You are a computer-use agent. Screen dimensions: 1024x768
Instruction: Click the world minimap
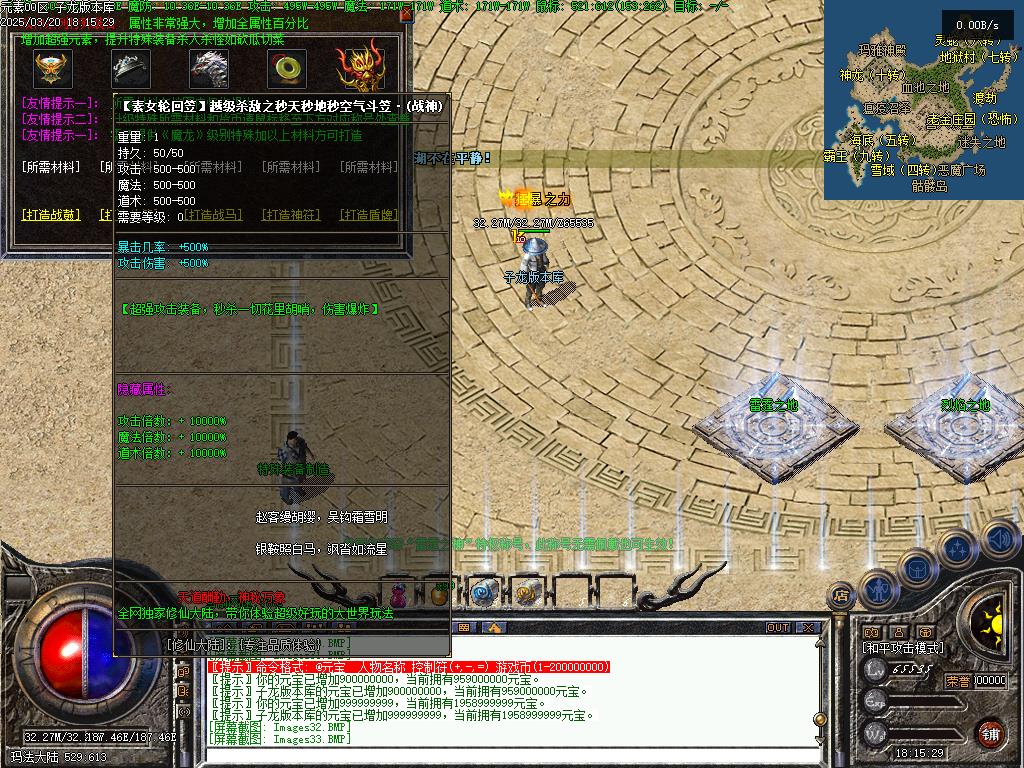tap(923, 100)
